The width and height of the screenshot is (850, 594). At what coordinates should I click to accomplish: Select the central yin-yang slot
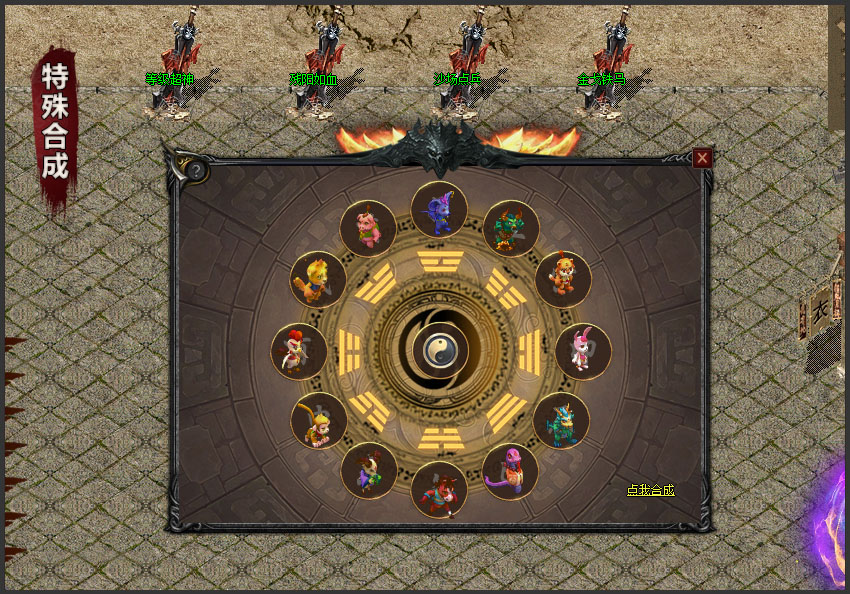click(439, 348)
